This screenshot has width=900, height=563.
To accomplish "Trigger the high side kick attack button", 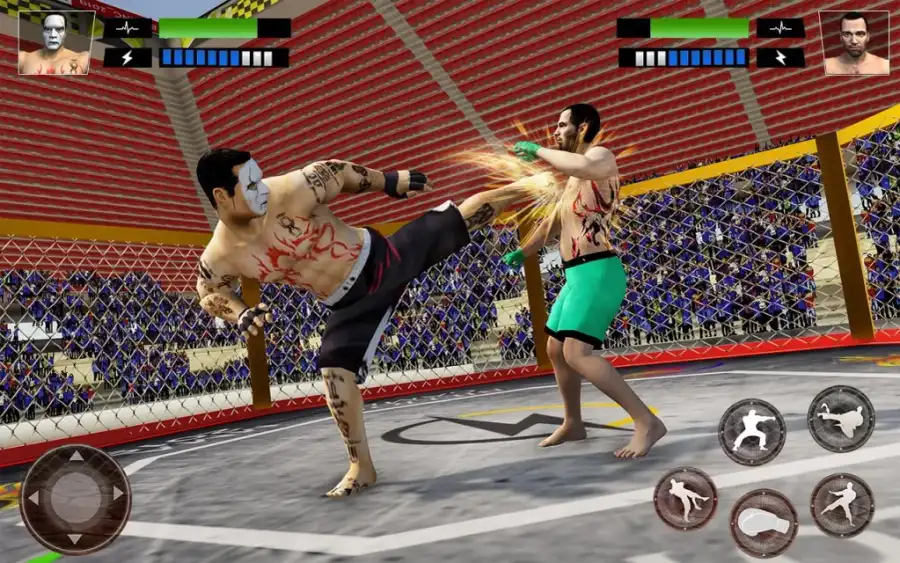I will coord(841,418).
